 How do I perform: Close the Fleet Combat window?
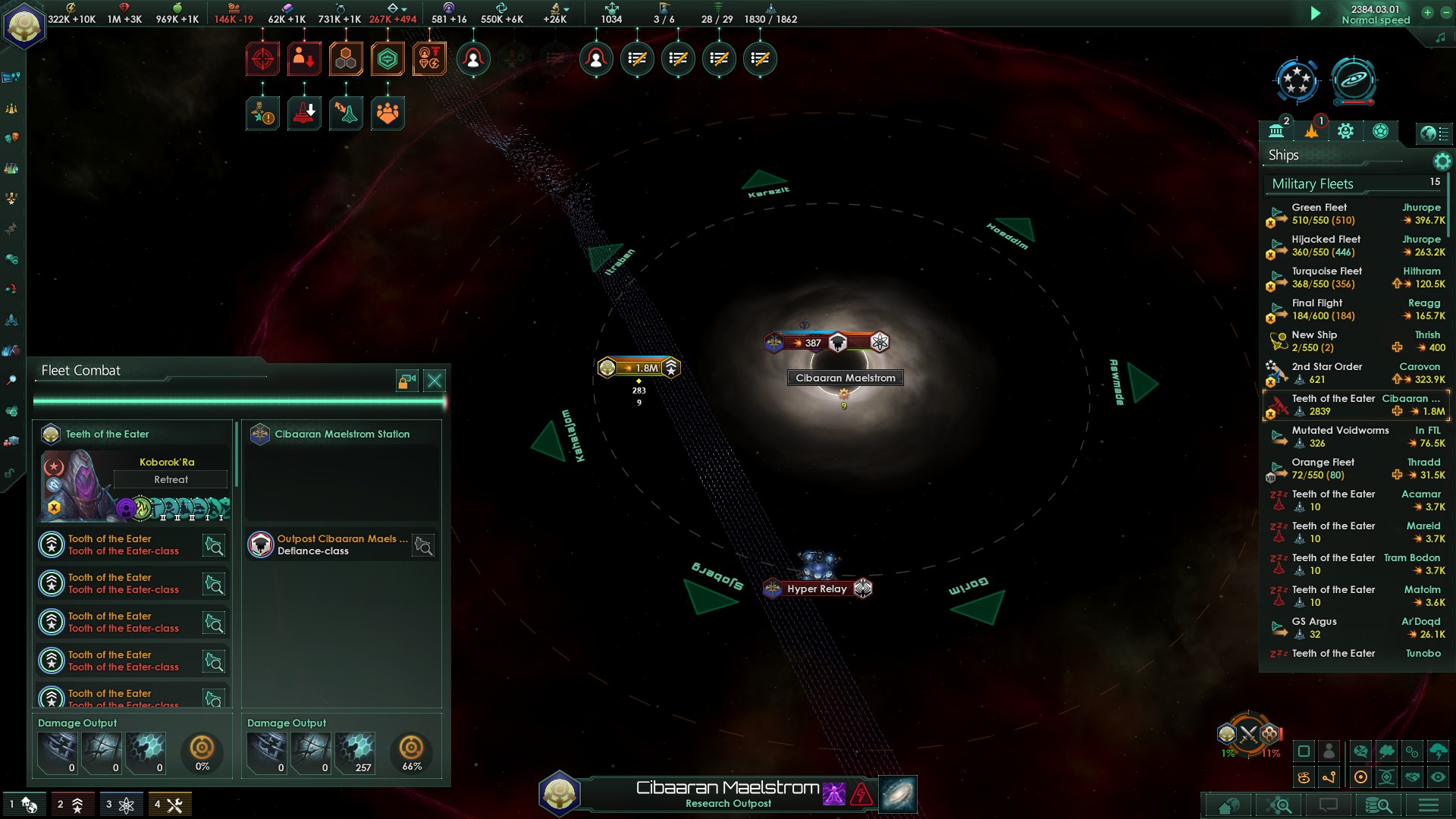coord(435,381)
